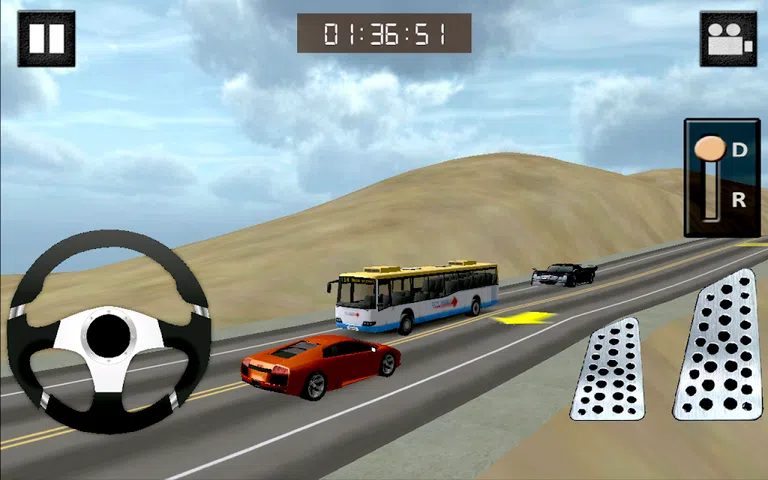Switch camera view with the camera icon

[x=728, y=39]
